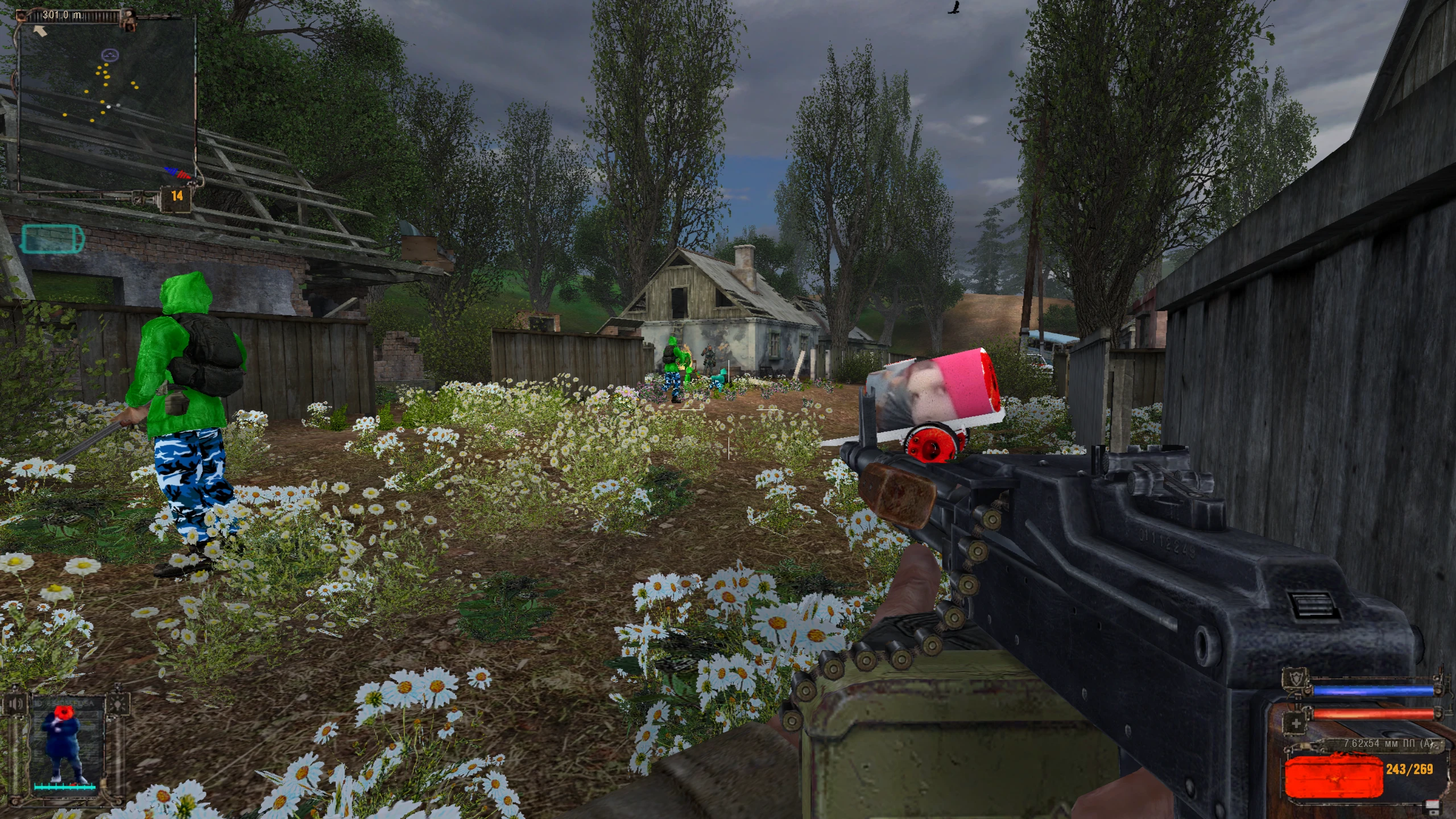Select the white player arrow on the minimap
The height and width of the screenshot is (819, 1456).
coord(40,31)
